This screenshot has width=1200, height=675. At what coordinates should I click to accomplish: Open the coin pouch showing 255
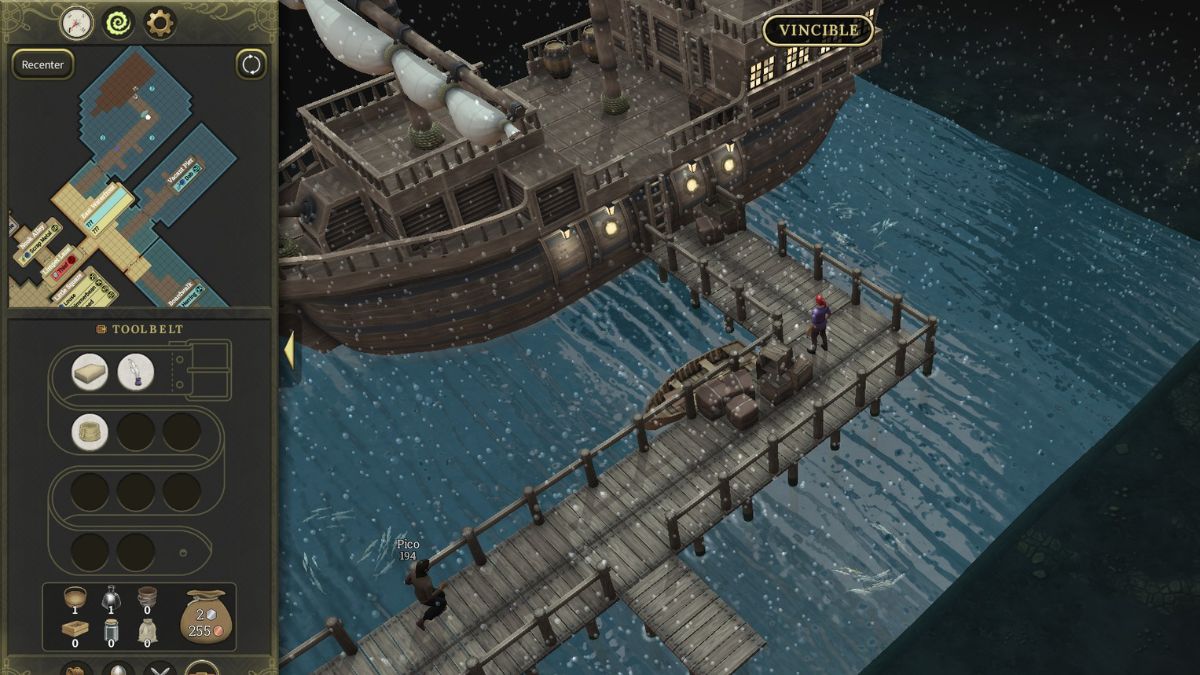click(x=207, y=615)
